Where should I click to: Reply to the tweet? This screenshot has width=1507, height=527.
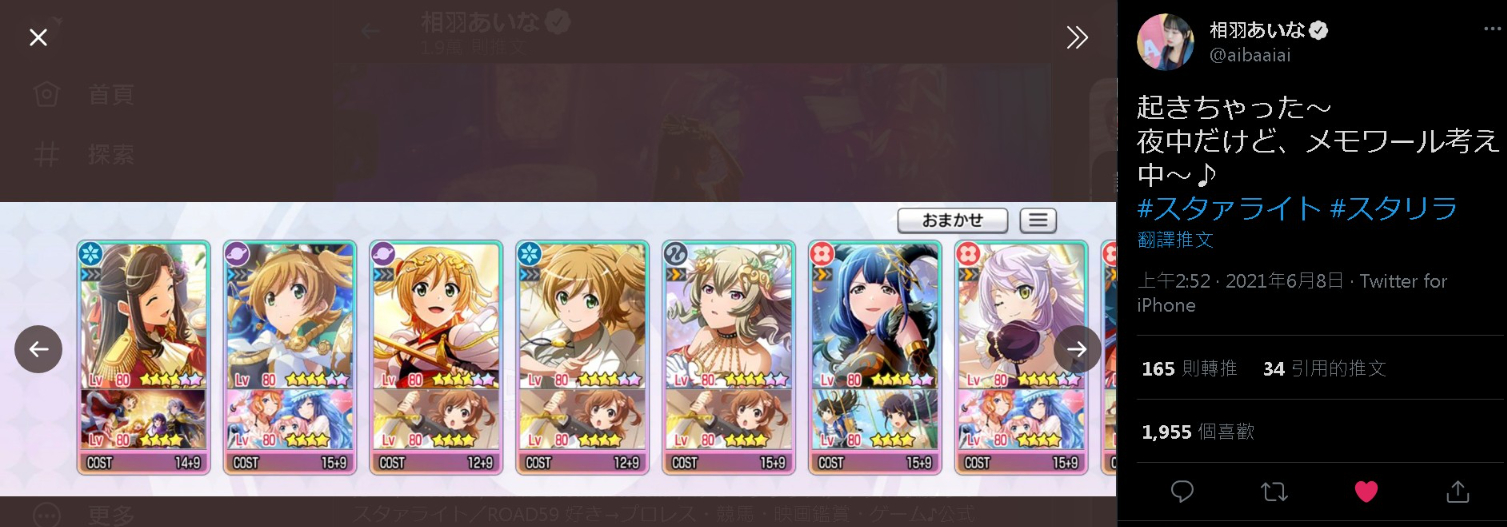coord(1182,491)
